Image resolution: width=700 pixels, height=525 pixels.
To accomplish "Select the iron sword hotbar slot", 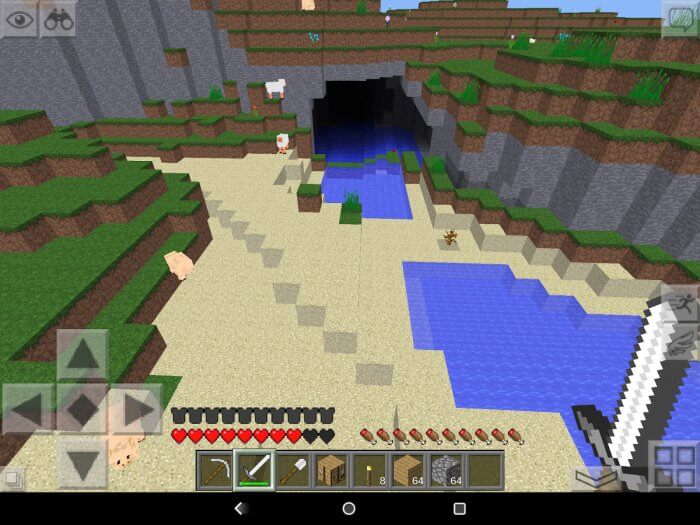I will (x=253, y=470).
